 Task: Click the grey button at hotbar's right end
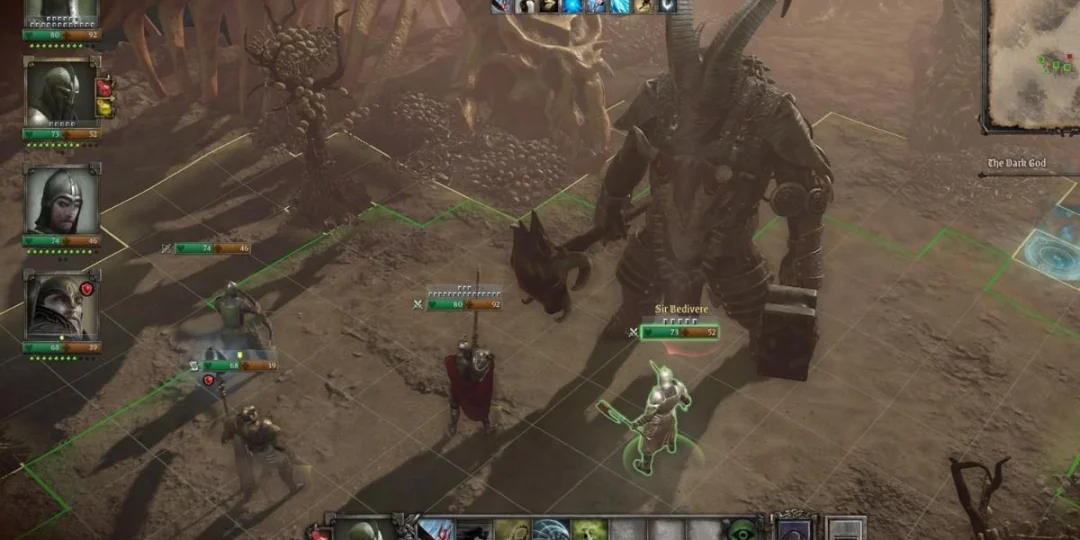pyautogui.click(x=846, y=530)
